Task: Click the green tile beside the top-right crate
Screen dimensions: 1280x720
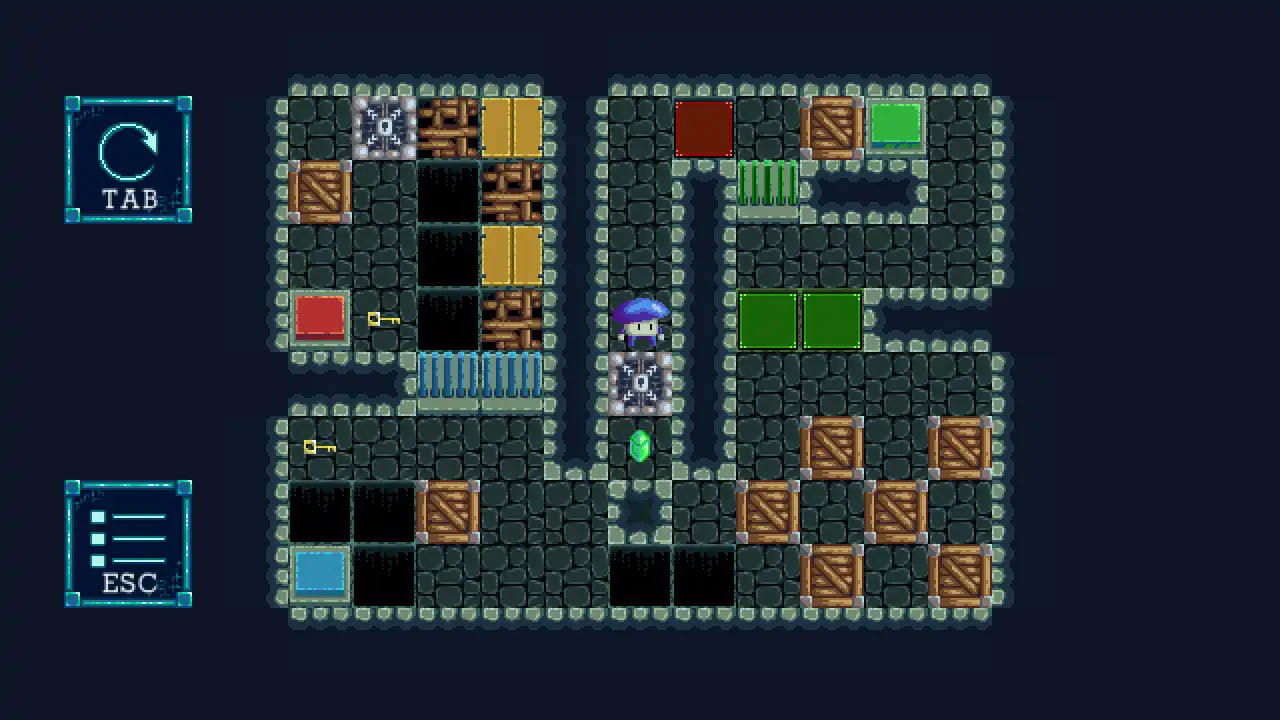Action: [x=897, y=125]
